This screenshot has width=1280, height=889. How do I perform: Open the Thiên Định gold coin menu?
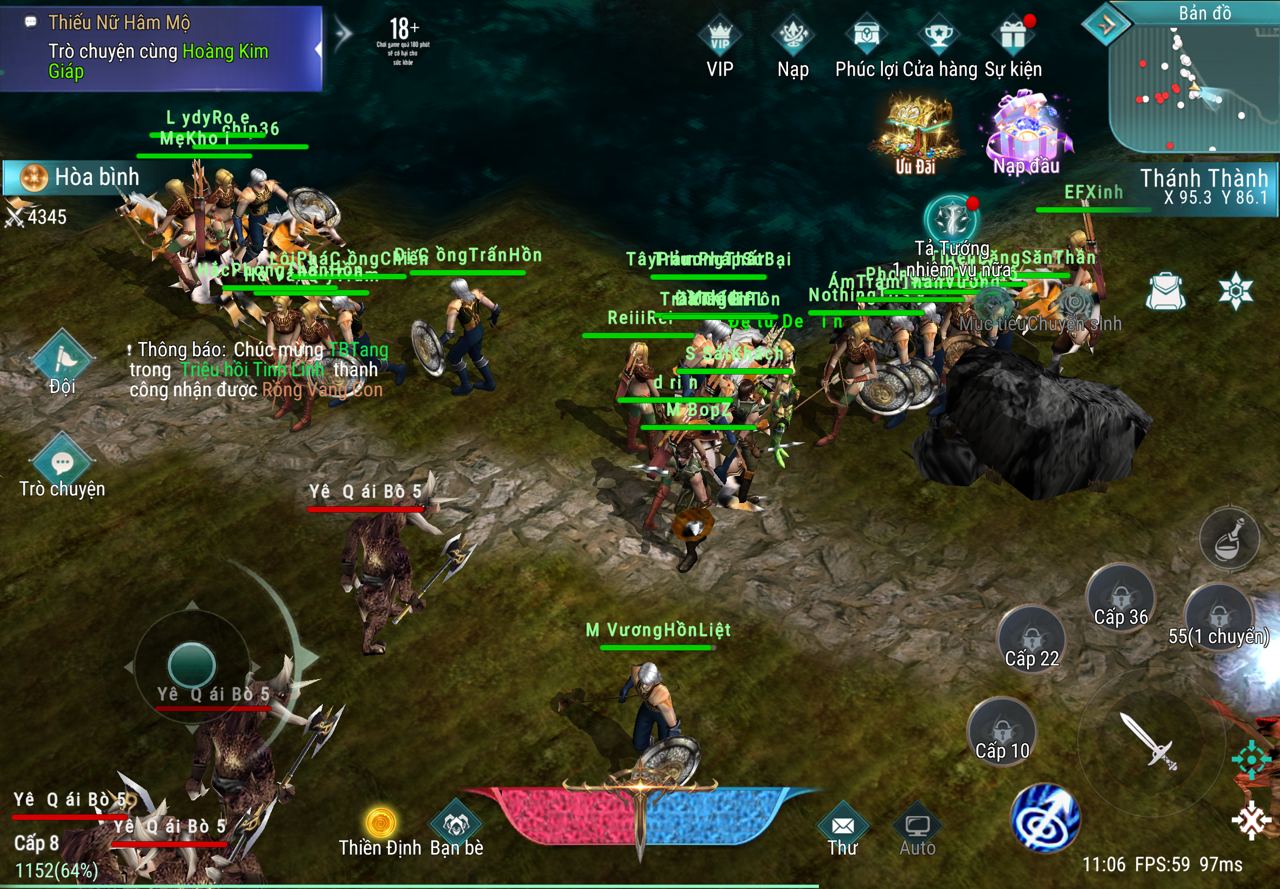pos(380,826)
